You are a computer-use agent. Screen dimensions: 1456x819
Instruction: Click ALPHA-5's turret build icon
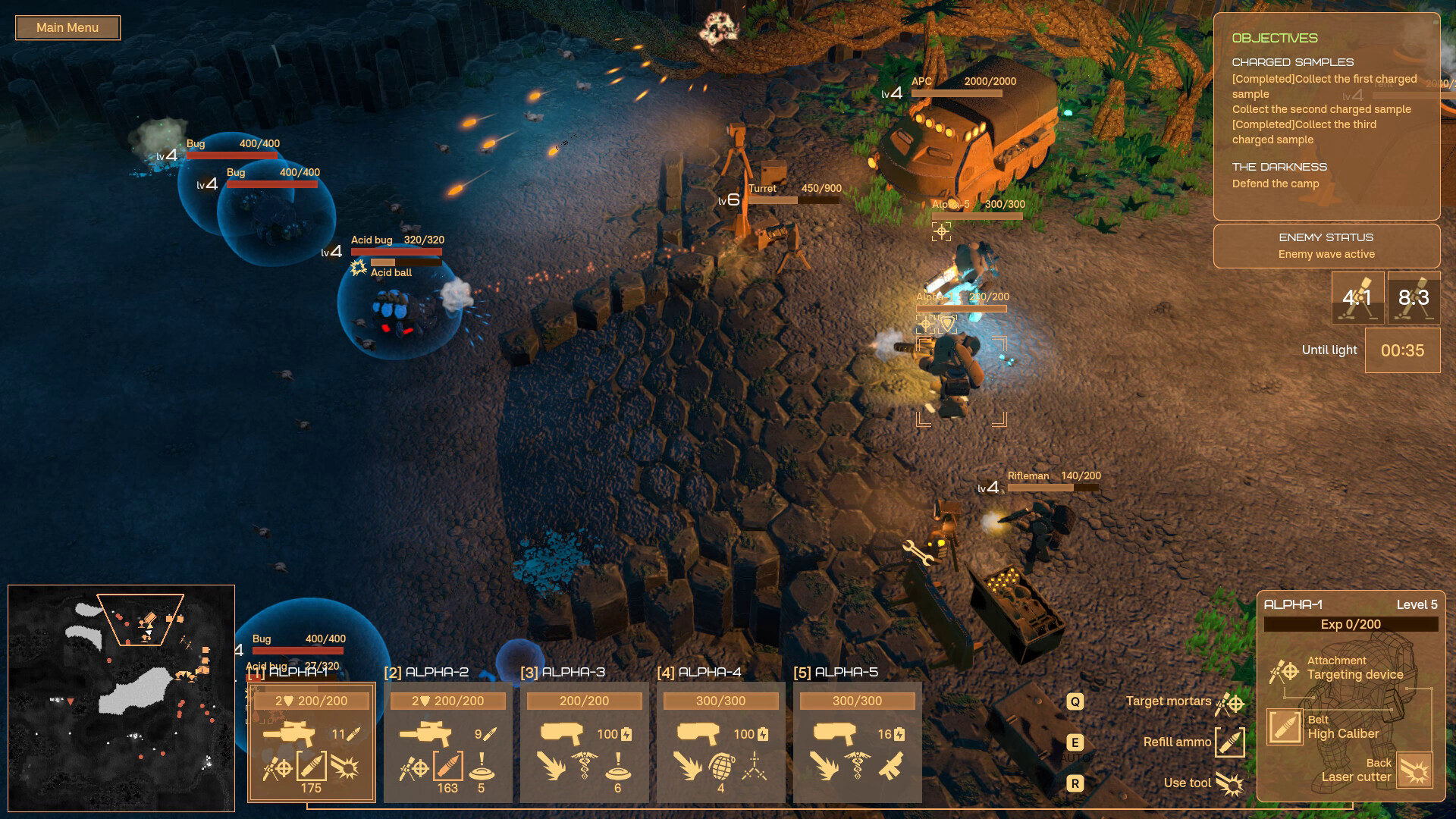(892, 767)
